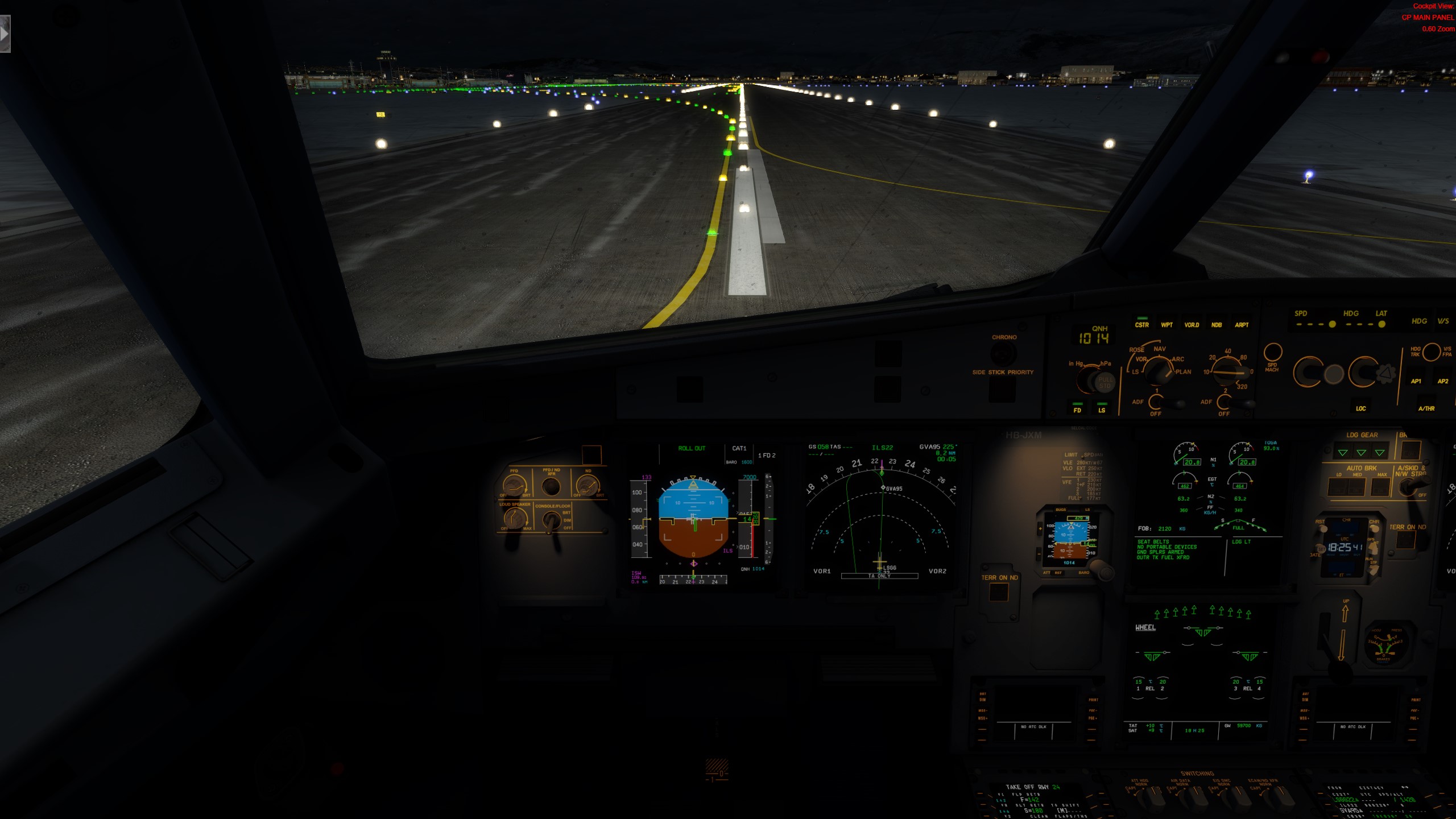Turn on the VOR.D display button
1456x819 pixels.
(1192, 325)
